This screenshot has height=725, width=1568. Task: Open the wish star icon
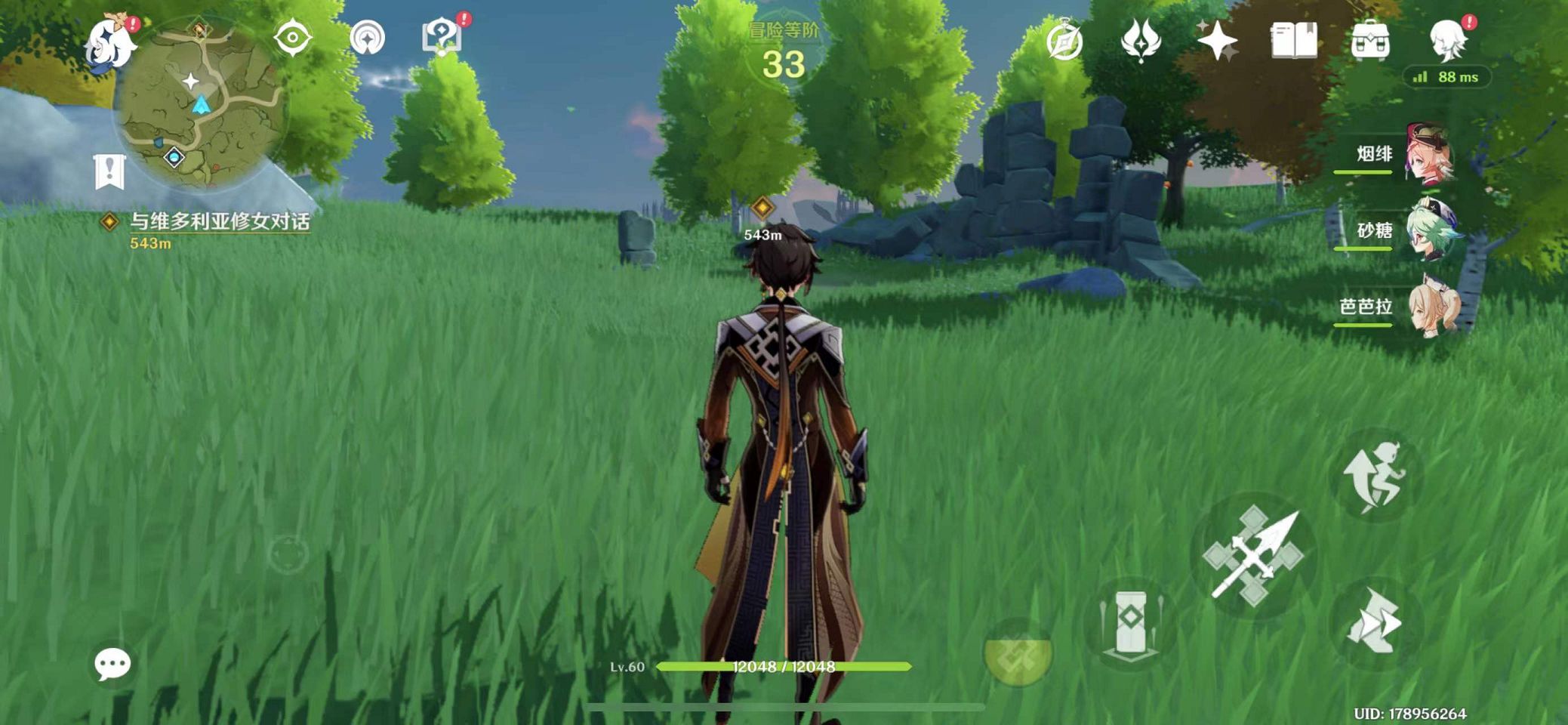(1217, 41)
